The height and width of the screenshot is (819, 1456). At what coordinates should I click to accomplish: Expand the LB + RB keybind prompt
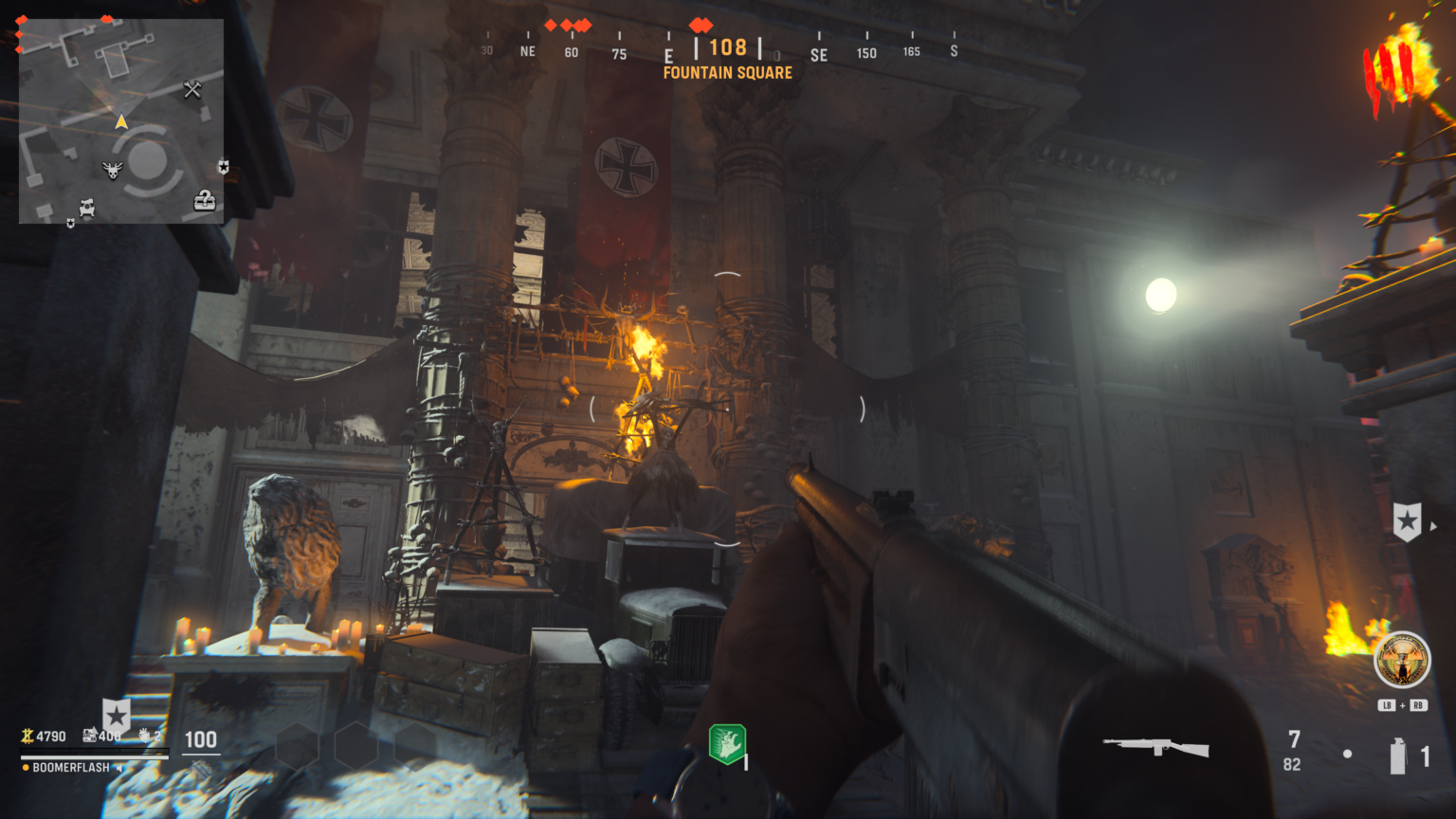coord(1403,705)
